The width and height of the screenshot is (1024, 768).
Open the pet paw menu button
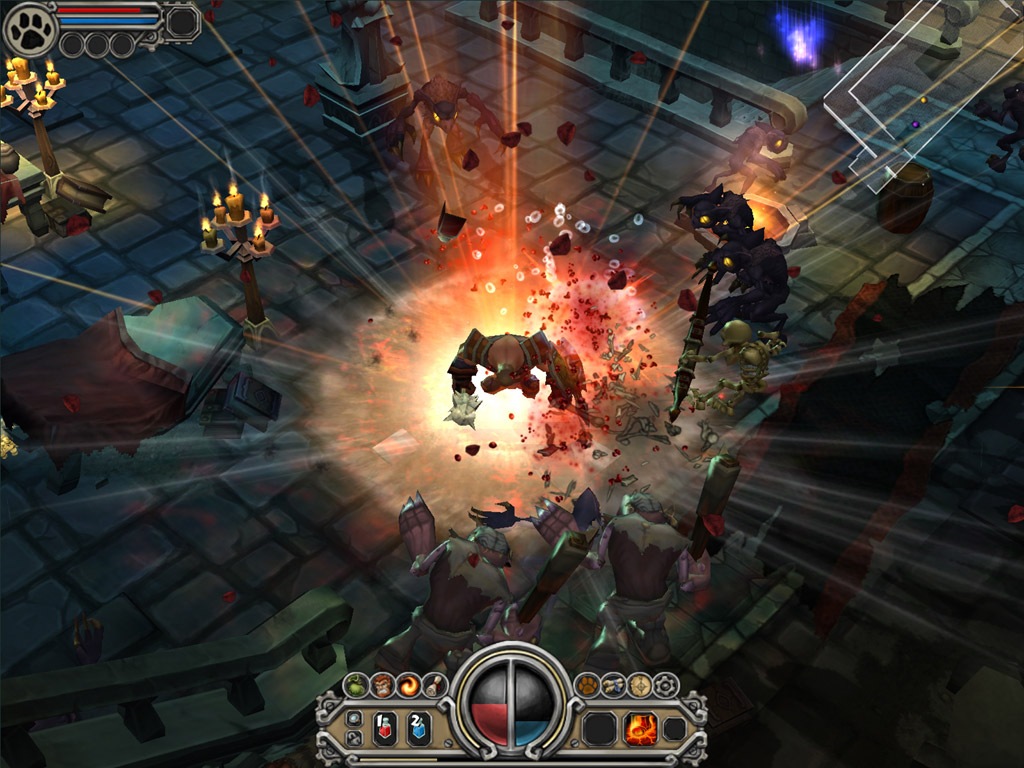588,685
